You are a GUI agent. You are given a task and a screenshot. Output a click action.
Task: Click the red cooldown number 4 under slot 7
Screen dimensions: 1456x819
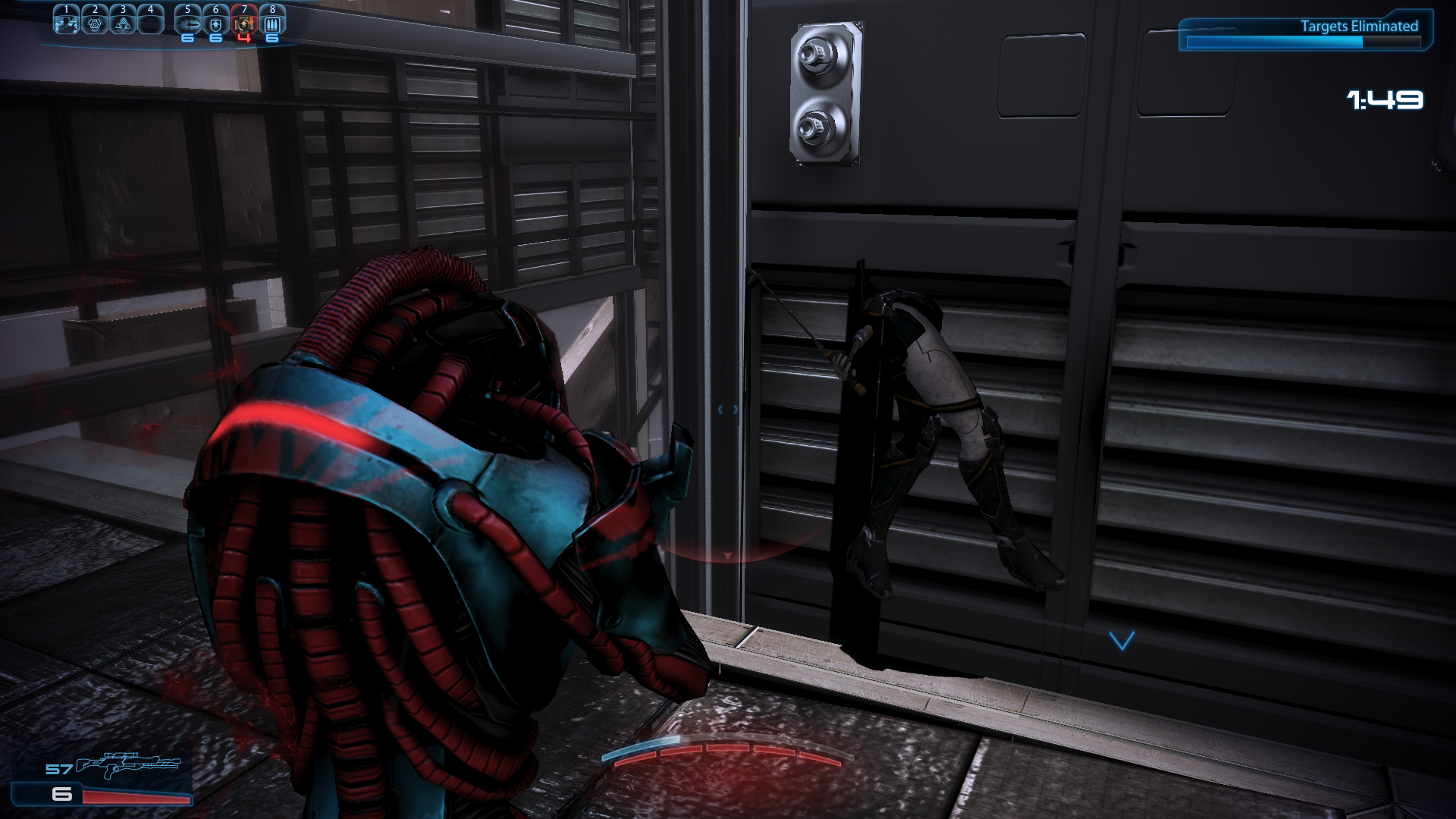244,38
